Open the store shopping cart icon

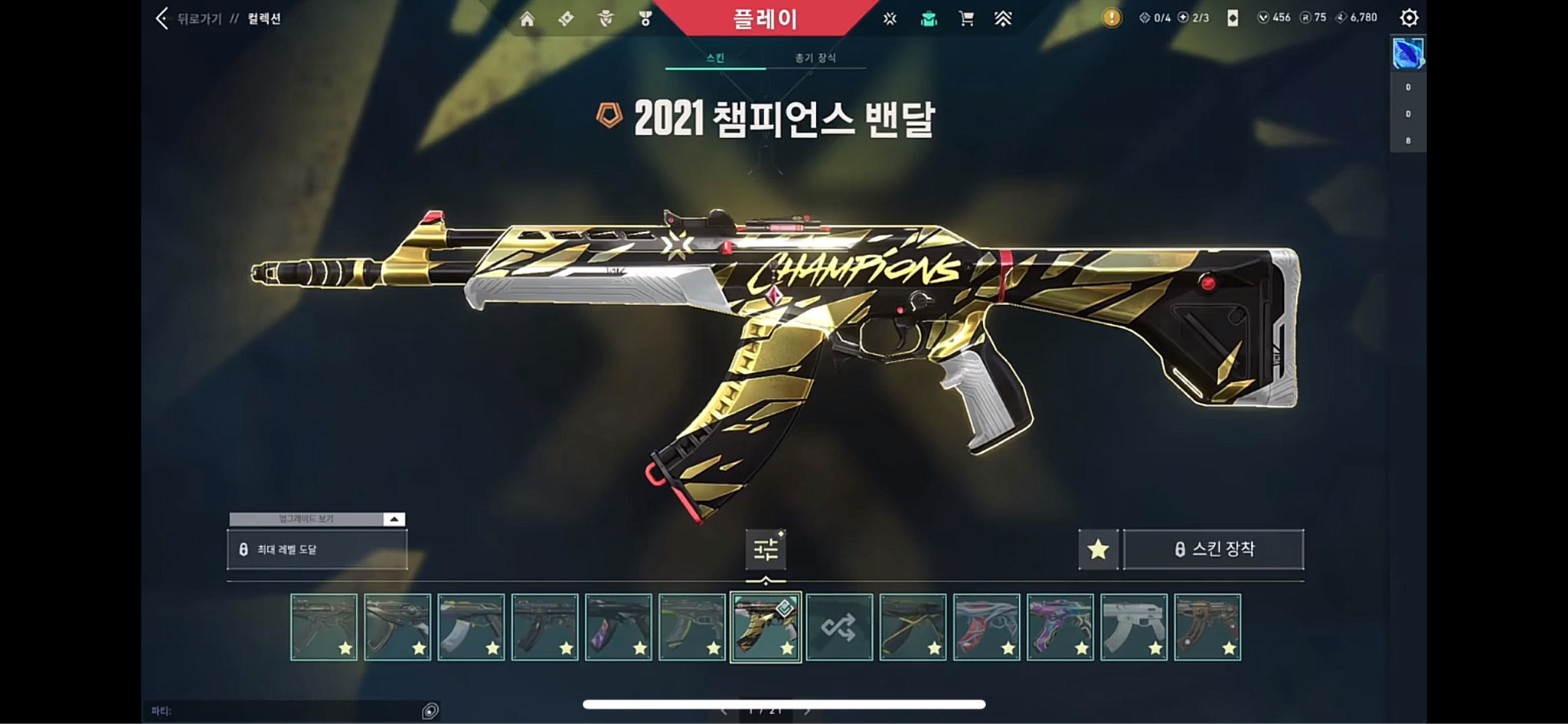pyautogui.click(x=966, y=17)
